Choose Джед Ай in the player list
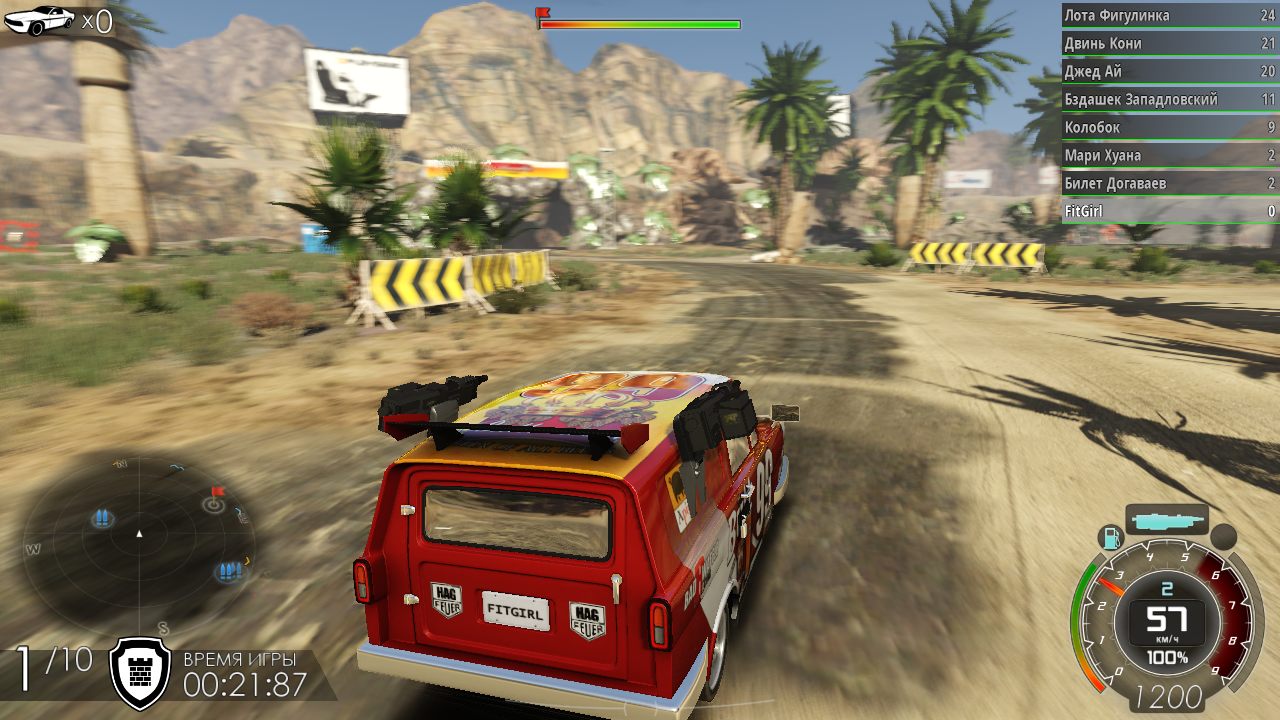Viewport: 1280px width, 720px height. click(x=1168, y=72)
